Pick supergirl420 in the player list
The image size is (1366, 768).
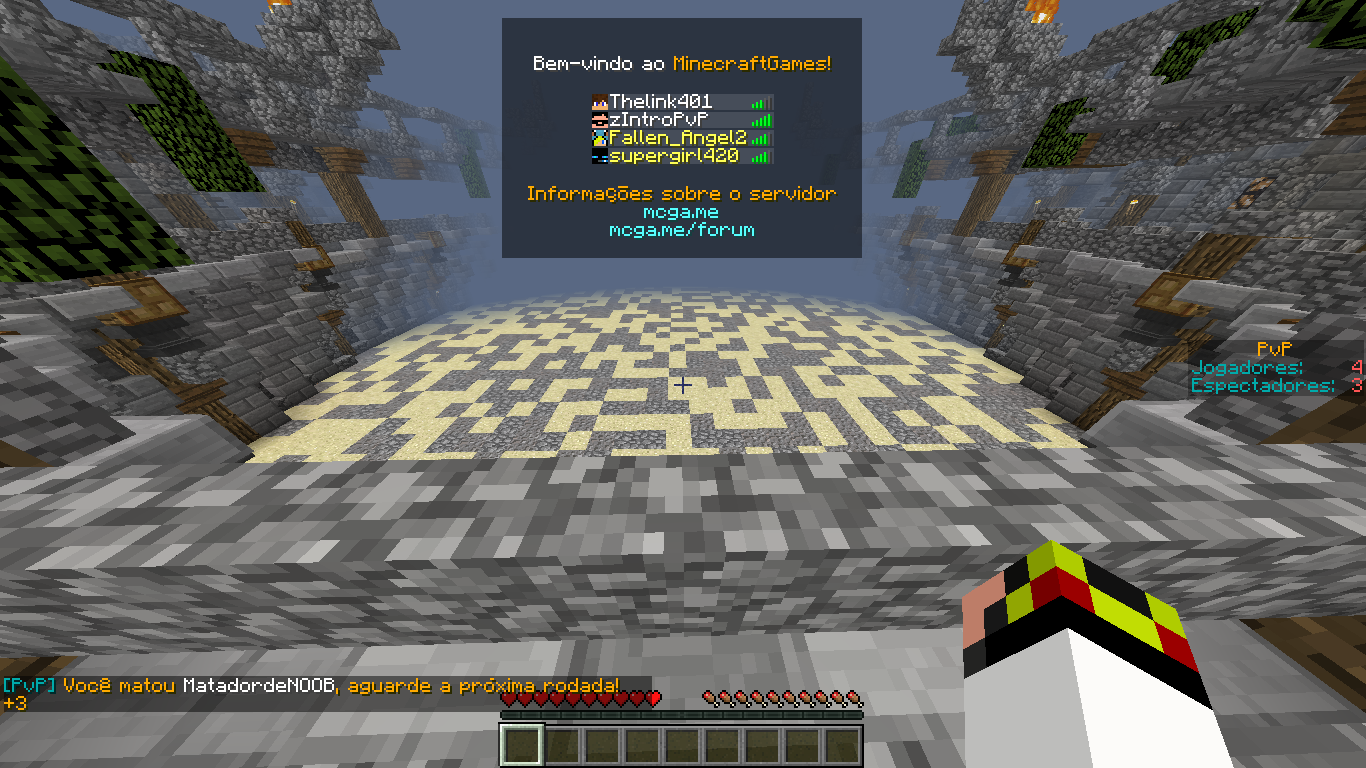tap(674, 156)
